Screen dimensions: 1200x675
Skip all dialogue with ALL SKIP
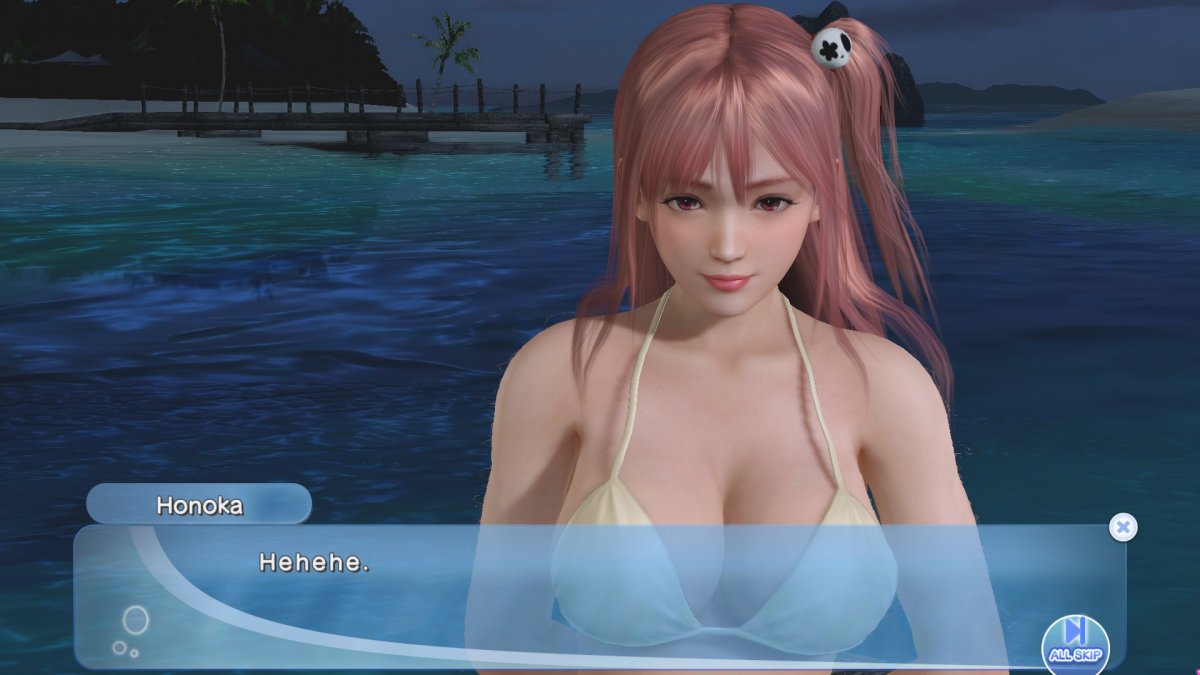(x=1075, y=640)
